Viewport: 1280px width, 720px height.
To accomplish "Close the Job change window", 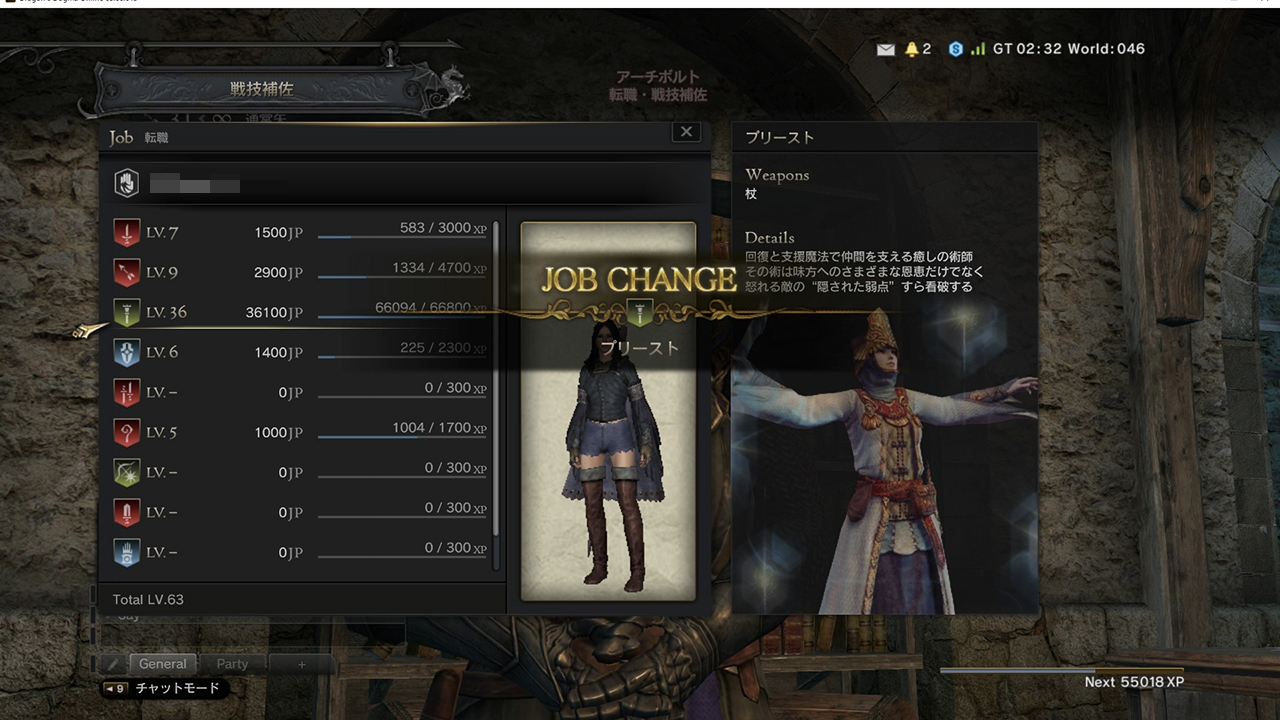I will pos(686,132).
